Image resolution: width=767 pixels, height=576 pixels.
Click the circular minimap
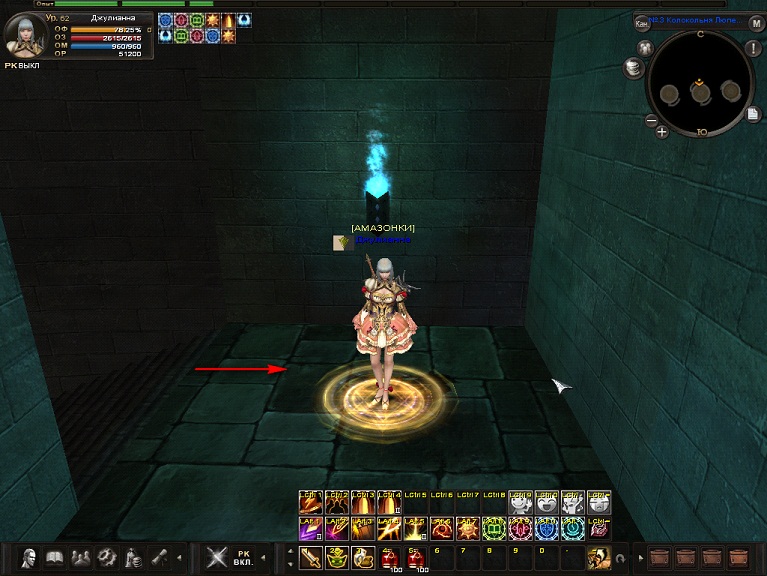click(x=699, y=88)
